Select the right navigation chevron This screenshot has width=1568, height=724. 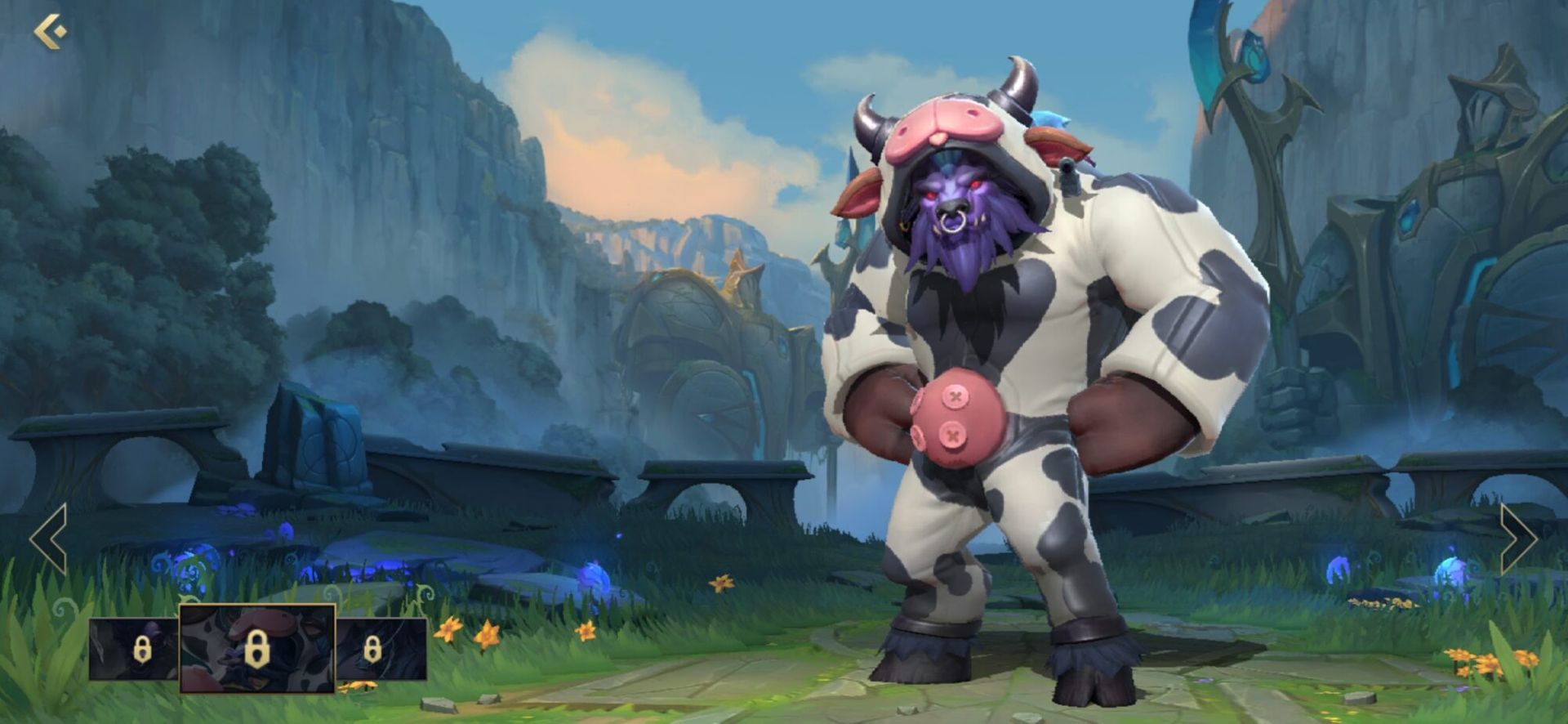1521,539
